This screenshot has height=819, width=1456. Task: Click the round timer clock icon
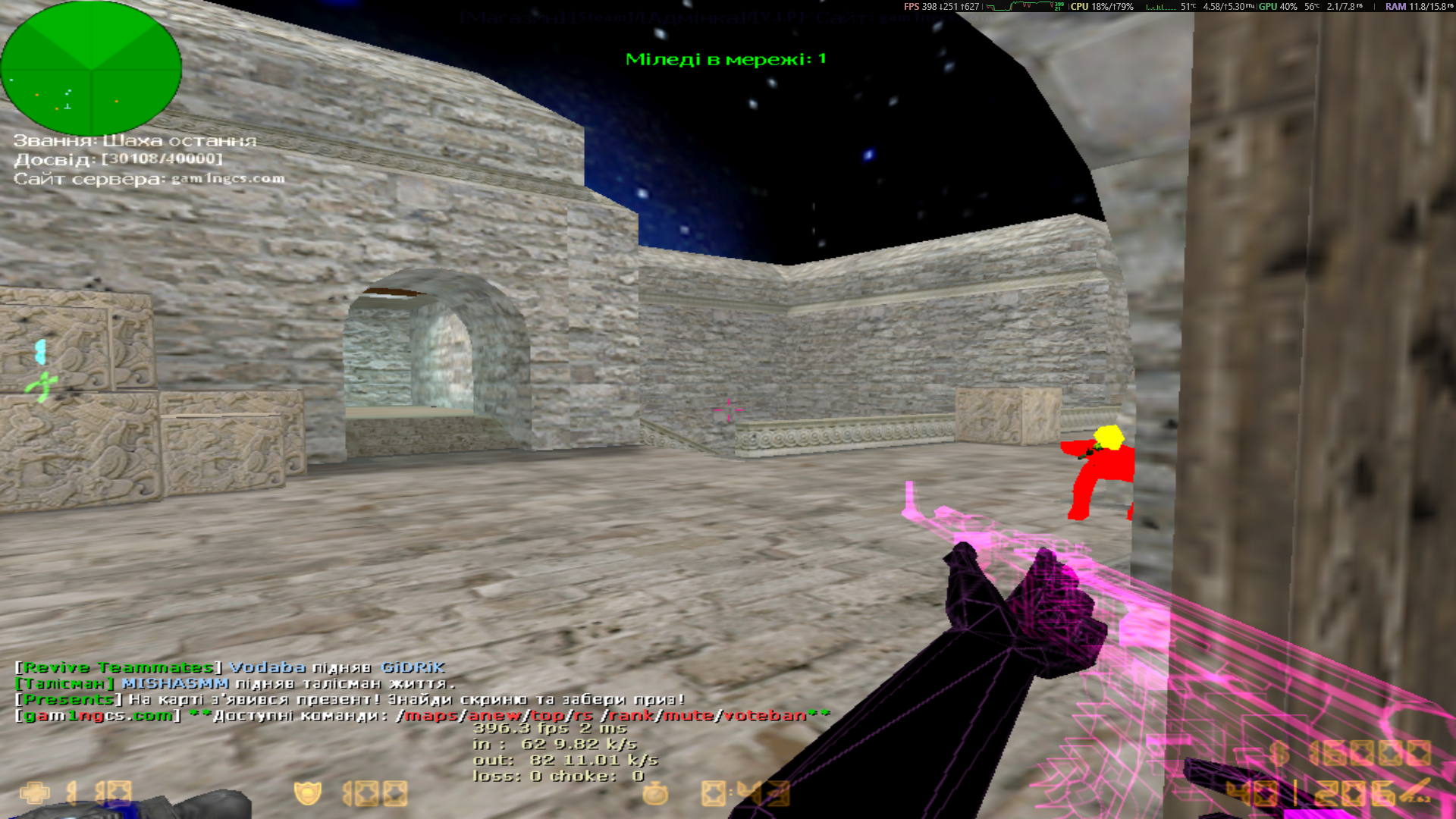[x=656, y=793]
